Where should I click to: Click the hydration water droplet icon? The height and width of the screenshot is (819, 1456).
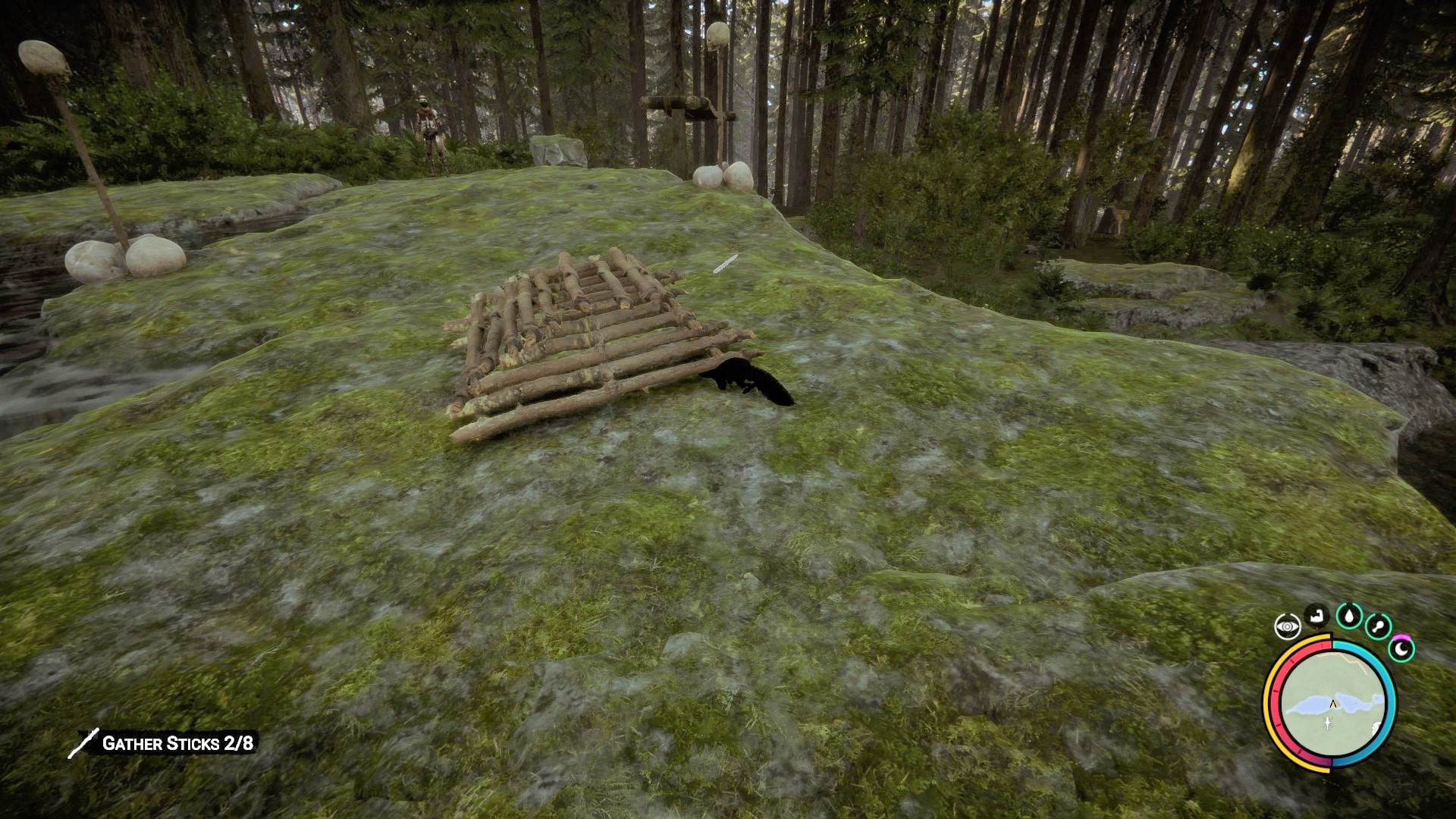(x=1348, y=616)
